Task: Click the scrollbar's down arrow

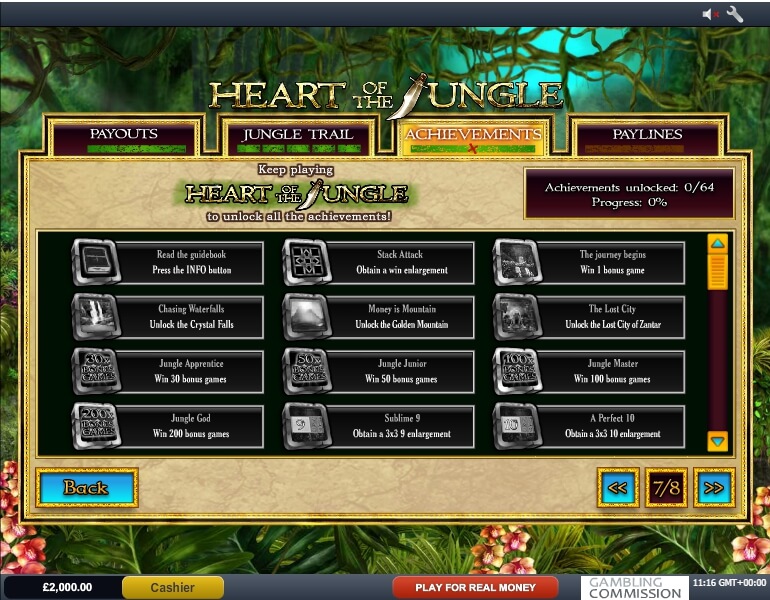Action: (717, 440)
